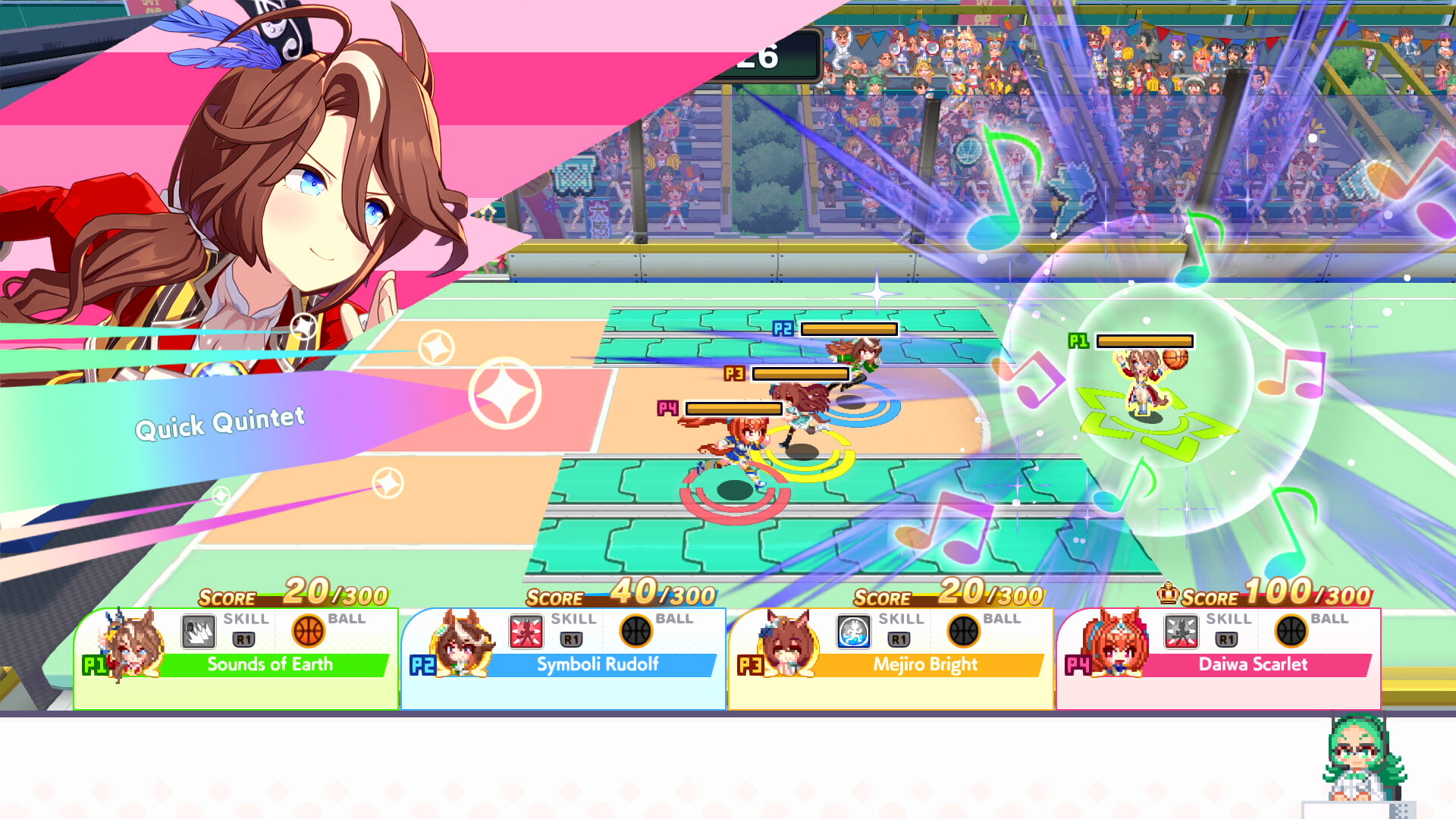This screenshot has height=819, width=1456.
Task: Click the Symboli Rudolf name banner
Action: pyautogui.click(x=599, y=664)
